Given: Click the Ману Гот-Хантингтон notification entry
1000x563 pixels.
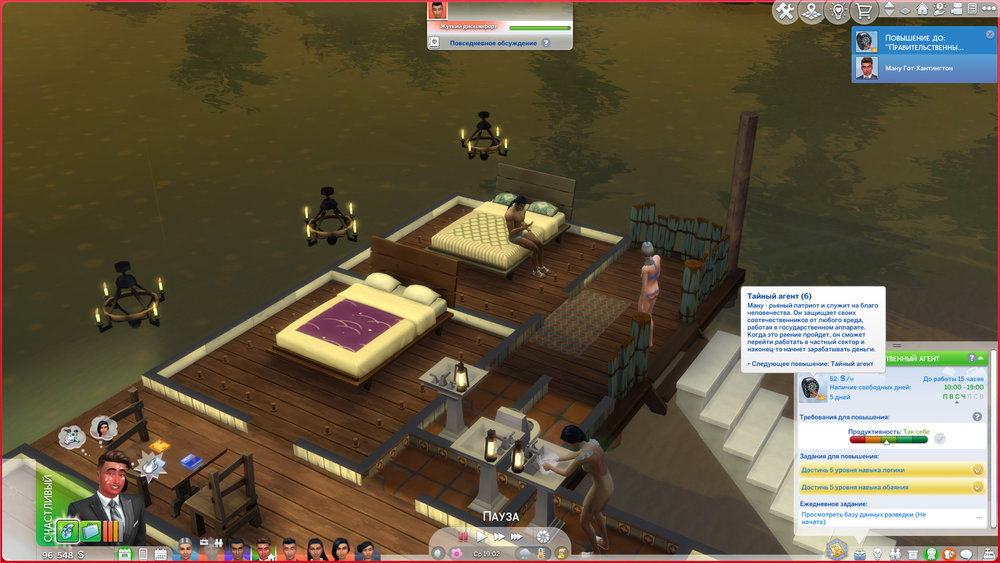Looking at the screenshot, I should (924, 67).
